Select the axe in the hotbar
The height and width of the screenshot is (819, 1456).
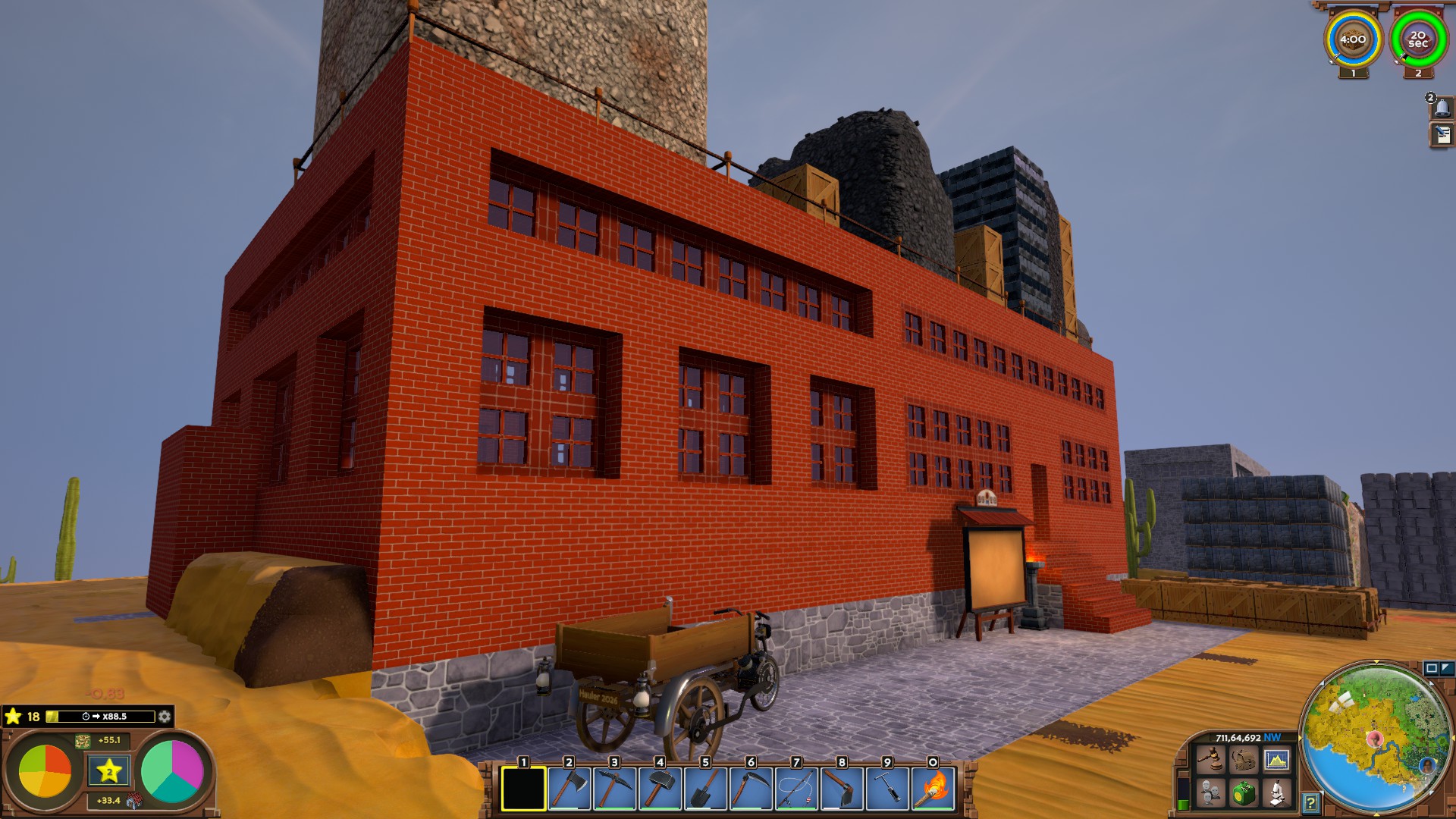[x=569, y=789]
